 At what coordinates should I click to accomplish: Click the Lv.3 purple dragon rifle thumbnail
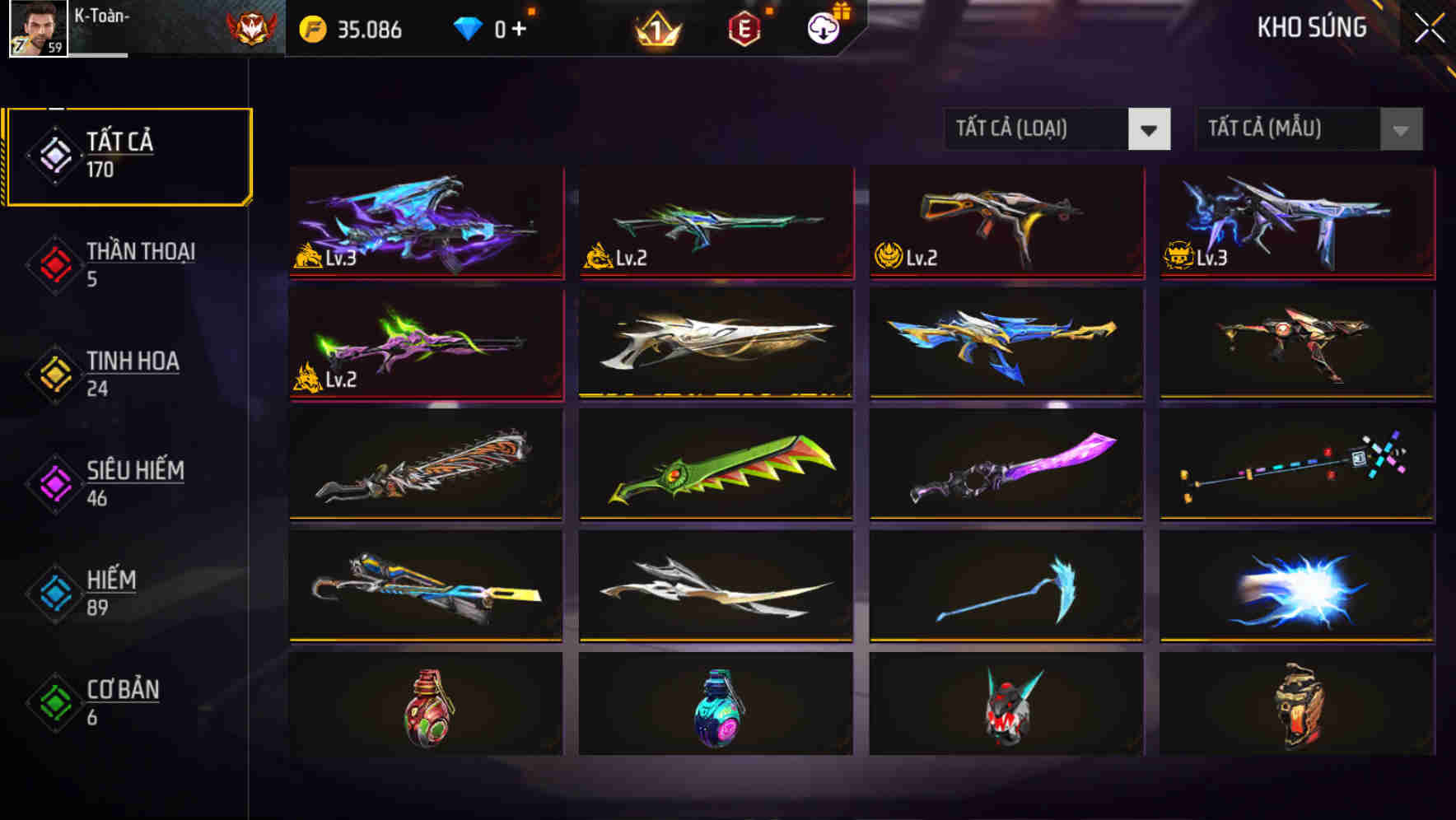tap(425, 224)
